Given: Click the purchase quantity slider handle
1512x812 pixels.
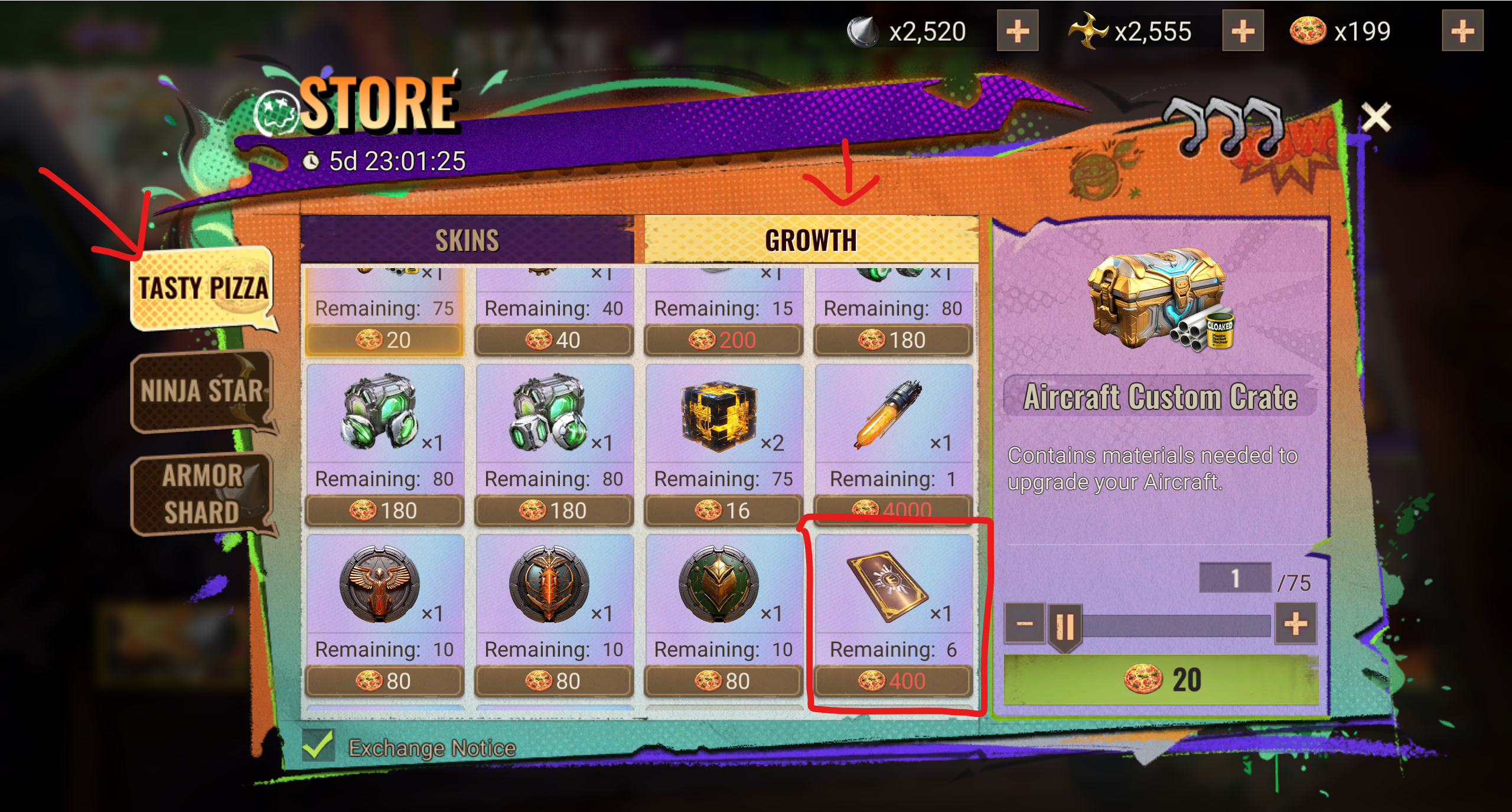Looking at the screenshot, I should (1064, 626).
